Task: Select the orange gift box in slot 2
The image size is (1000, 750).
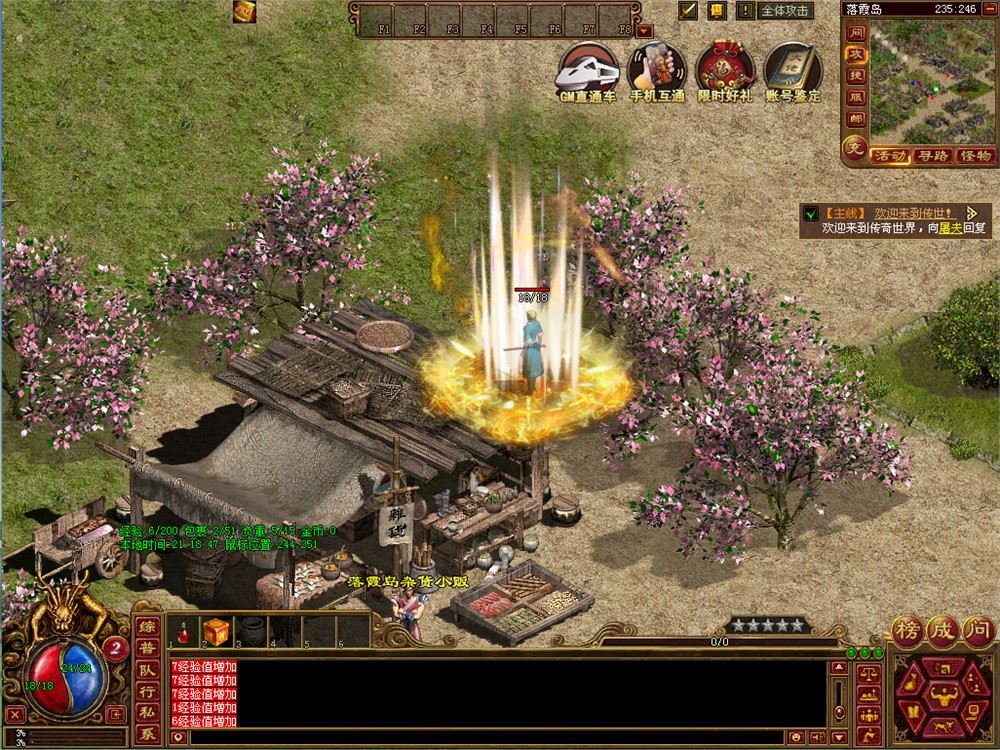Action: 216,631
